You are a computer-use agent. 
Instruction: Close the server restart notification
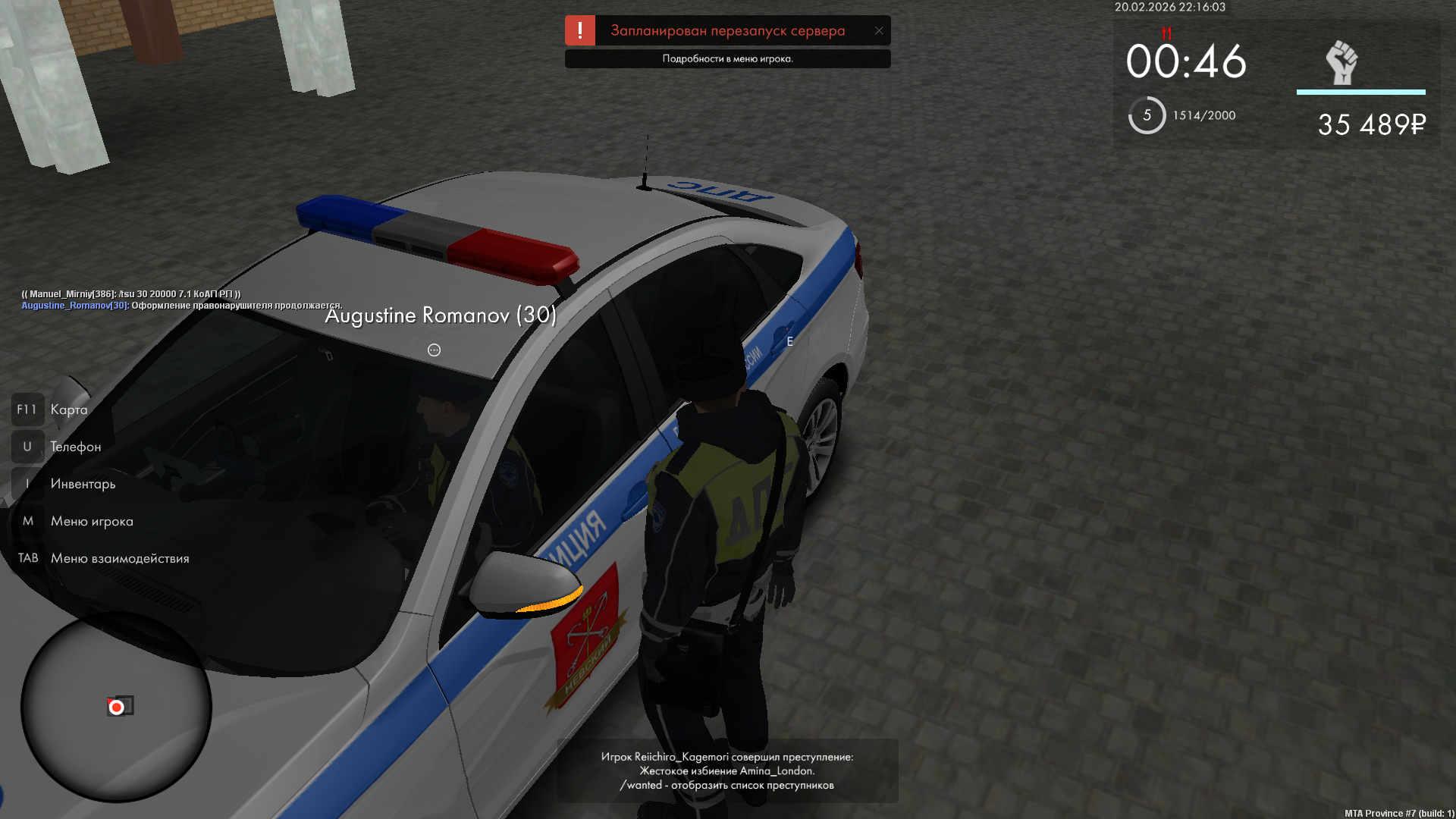[x=879, y=31]
